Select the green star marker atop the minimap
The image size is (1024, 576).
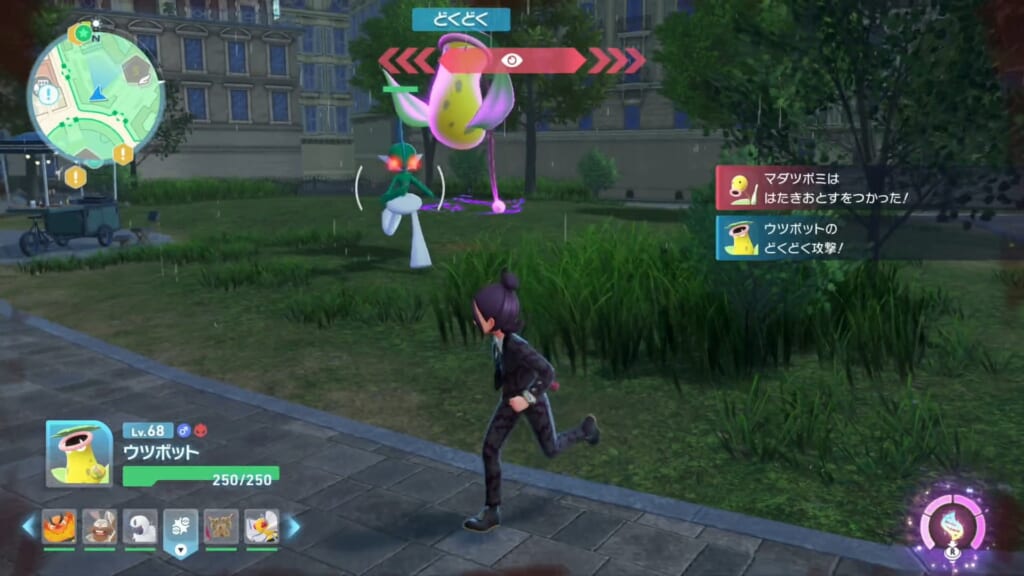click(81, 35)
